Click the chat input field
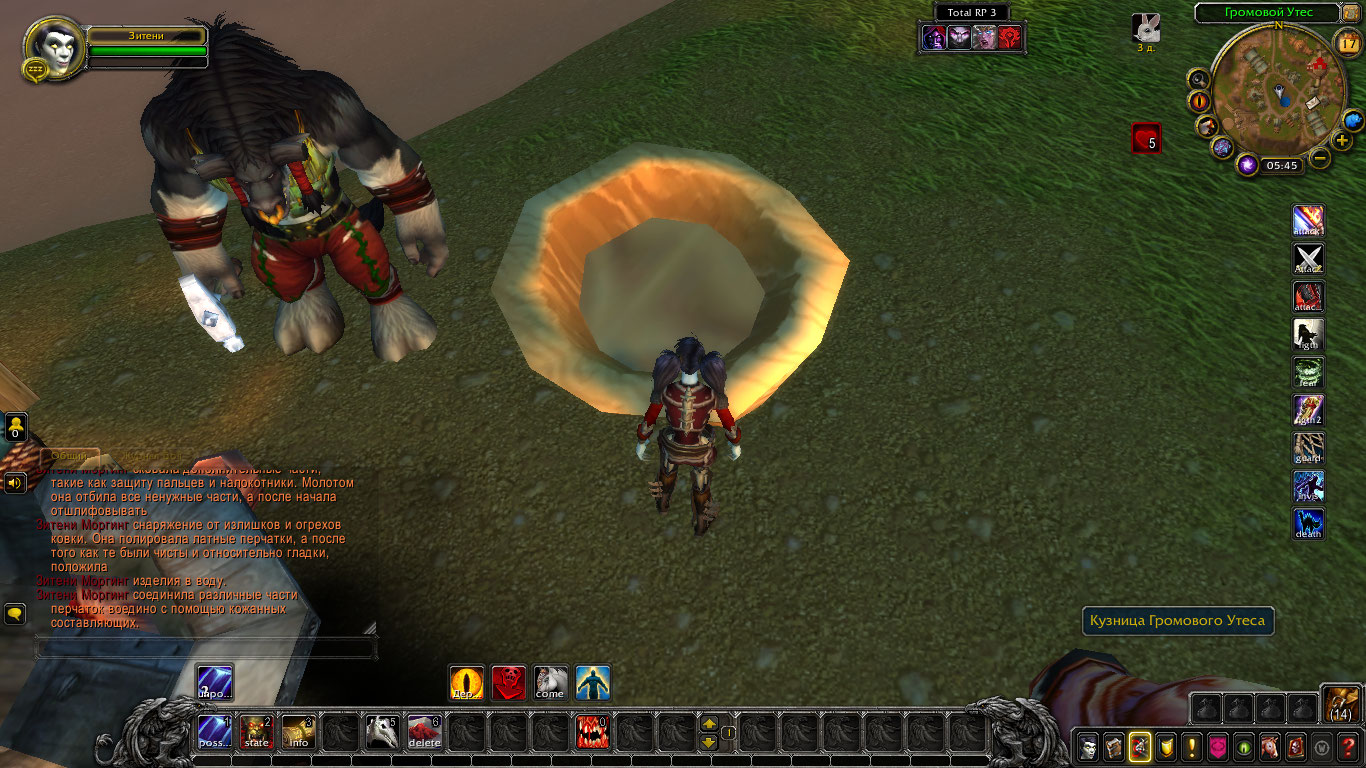 point(205,648)
